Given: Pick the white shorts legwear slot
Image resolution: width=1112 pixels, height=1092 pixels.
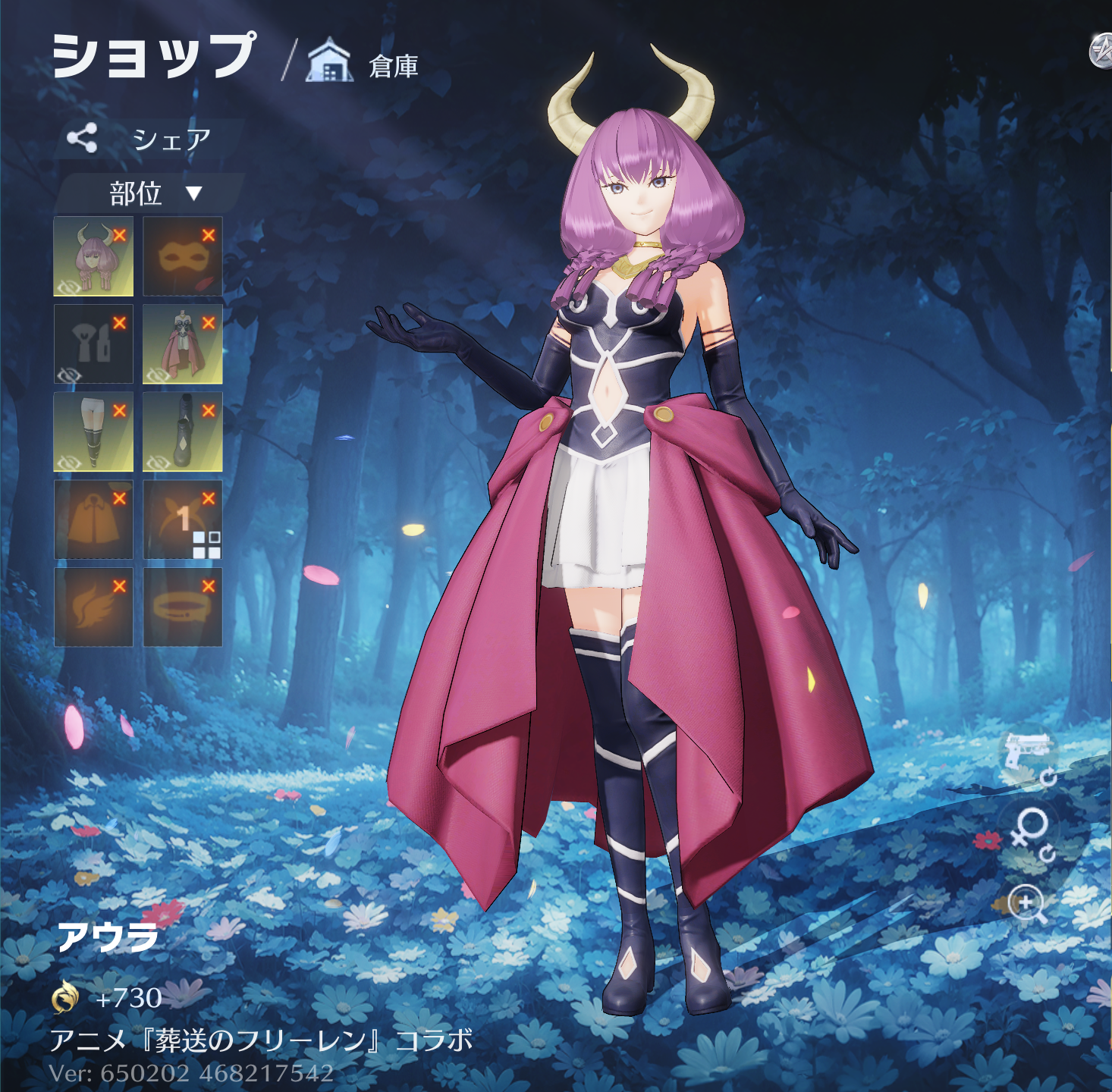Looking at the screenshot, I should 93,431.
